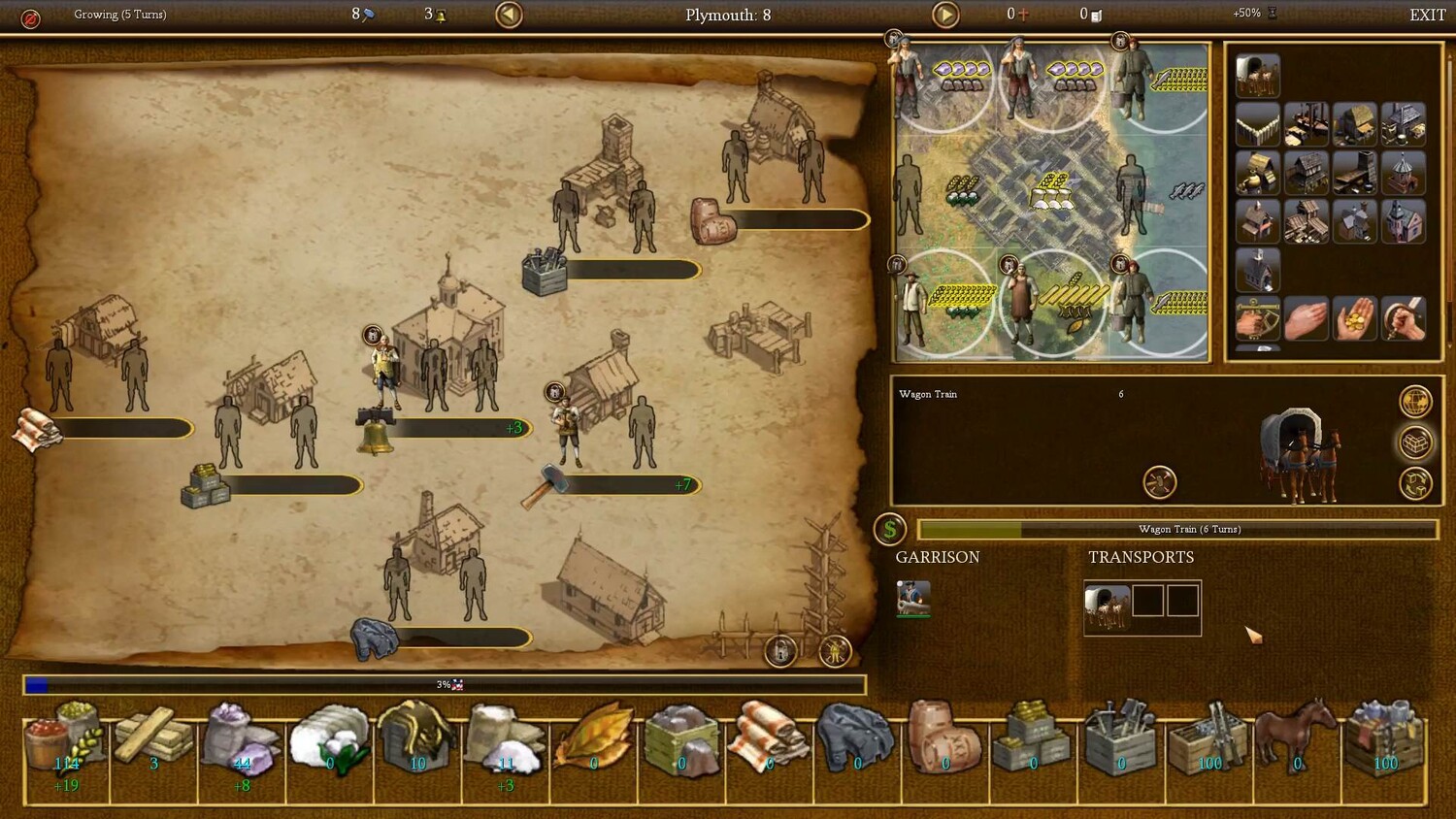Choose the wagon train build icon
This screenshot has width=1456, height=819.
click(1257, 76)
